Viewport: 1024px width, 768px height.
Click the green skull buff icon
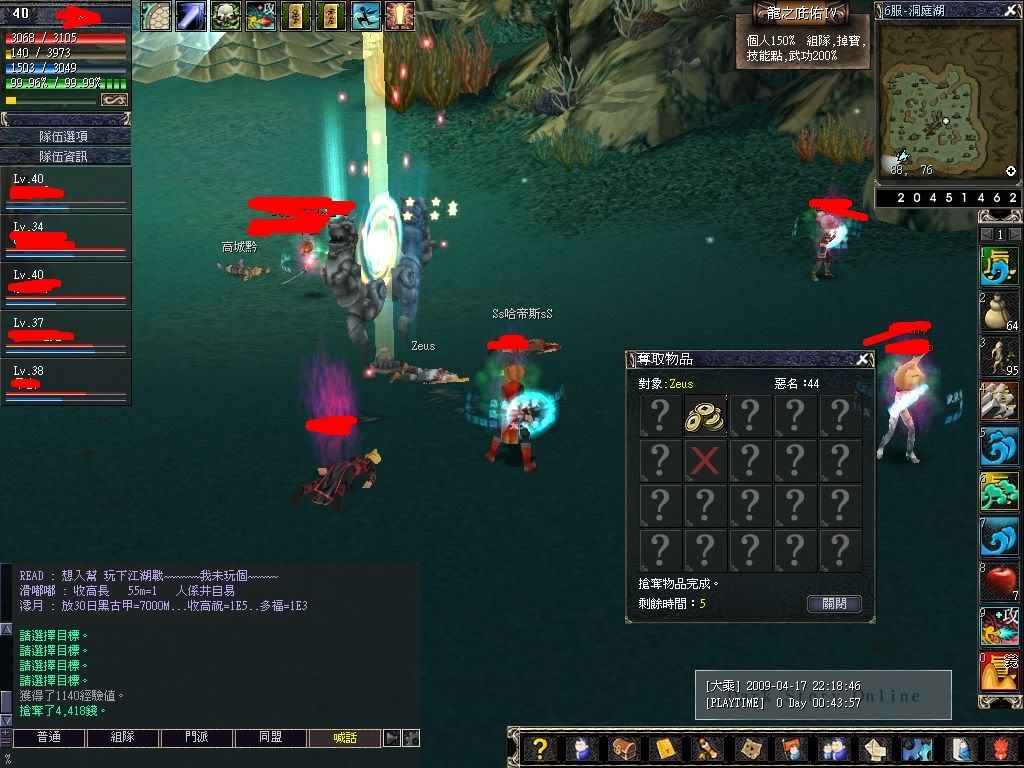pyautogui.click(x=224, y=16)
